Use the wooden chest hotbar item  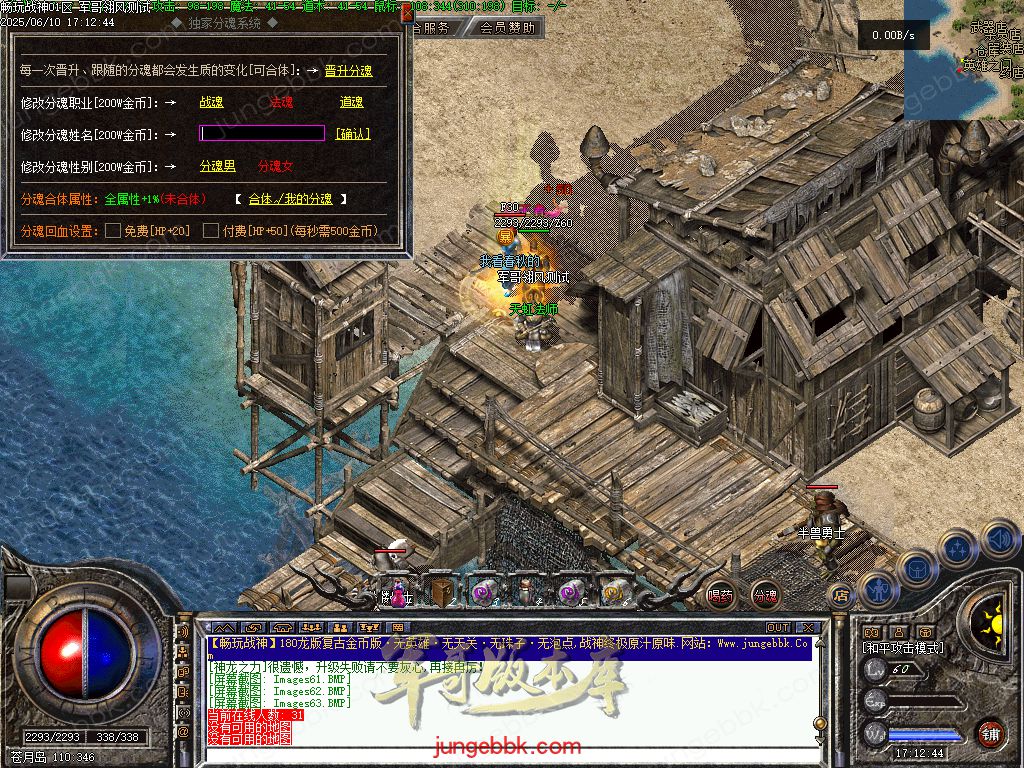click(x=441, y=592)
